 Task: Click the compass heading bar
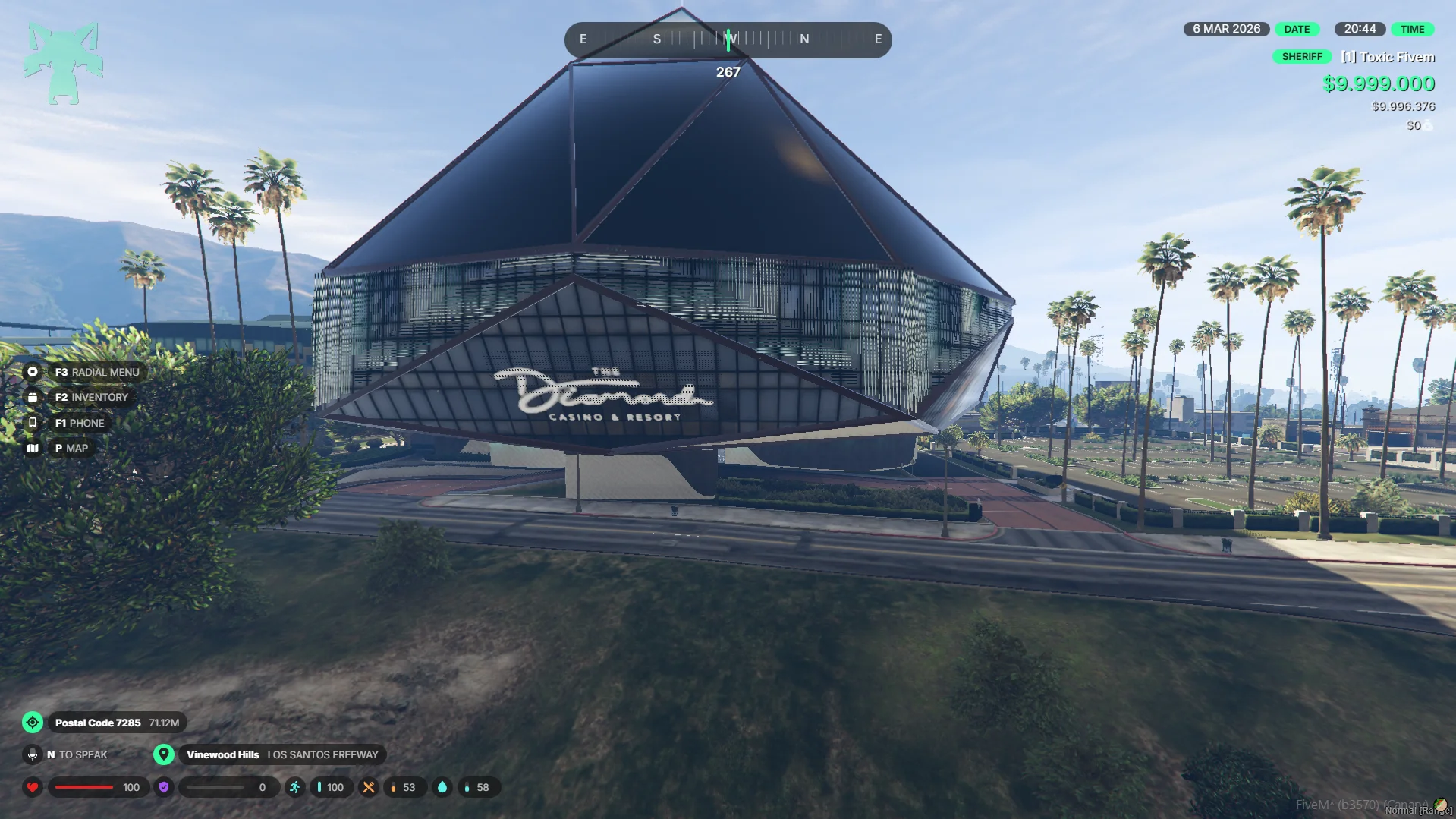[728, 39]
